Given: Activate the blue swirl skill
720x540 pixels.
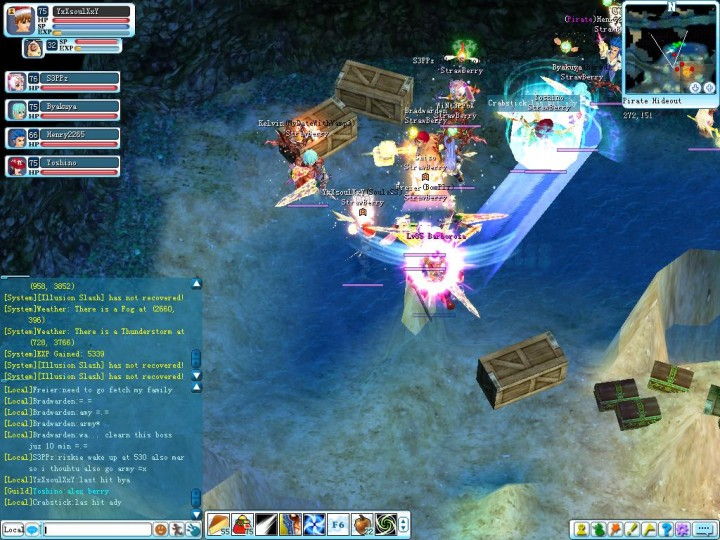Looking at the screenshot, I should pos(314,523).
